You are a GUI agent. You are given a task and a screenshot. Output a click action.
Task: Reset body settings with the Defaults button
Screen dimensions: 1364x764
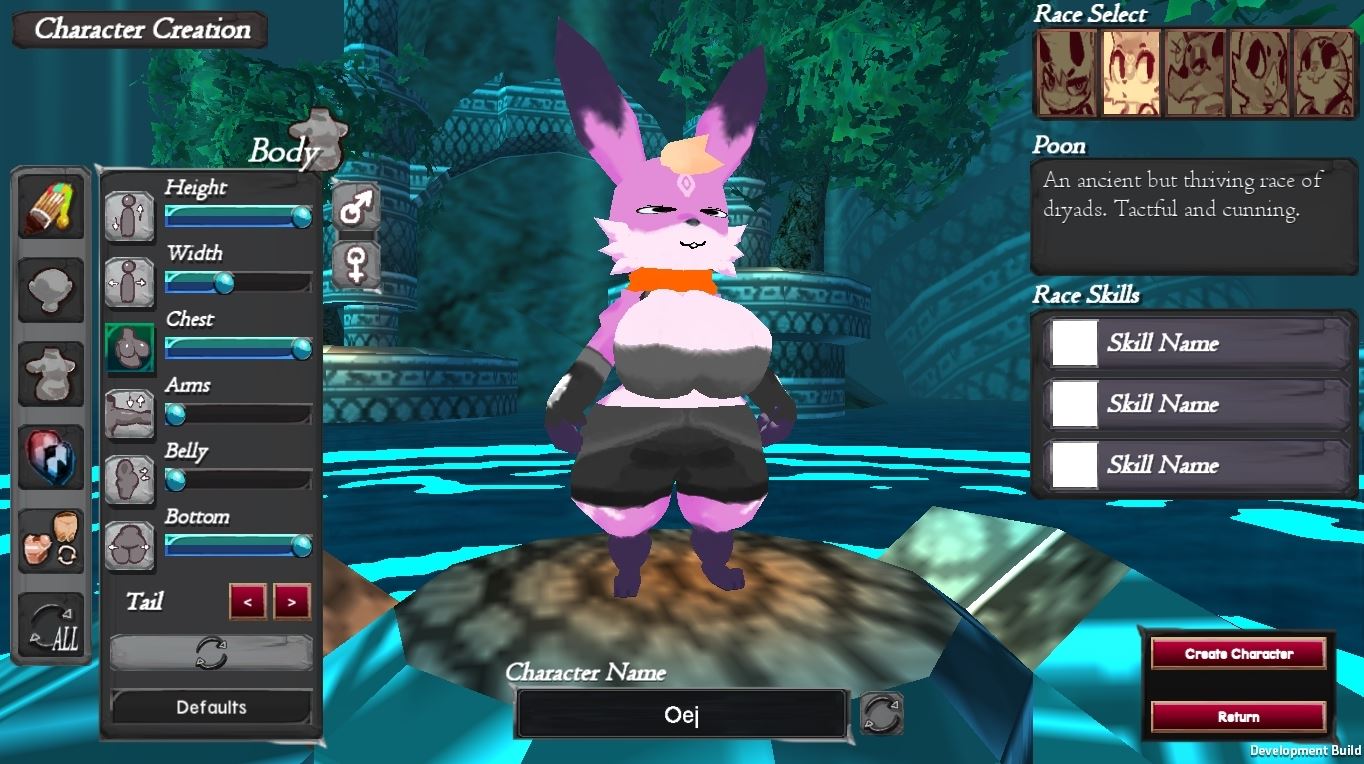211,707
